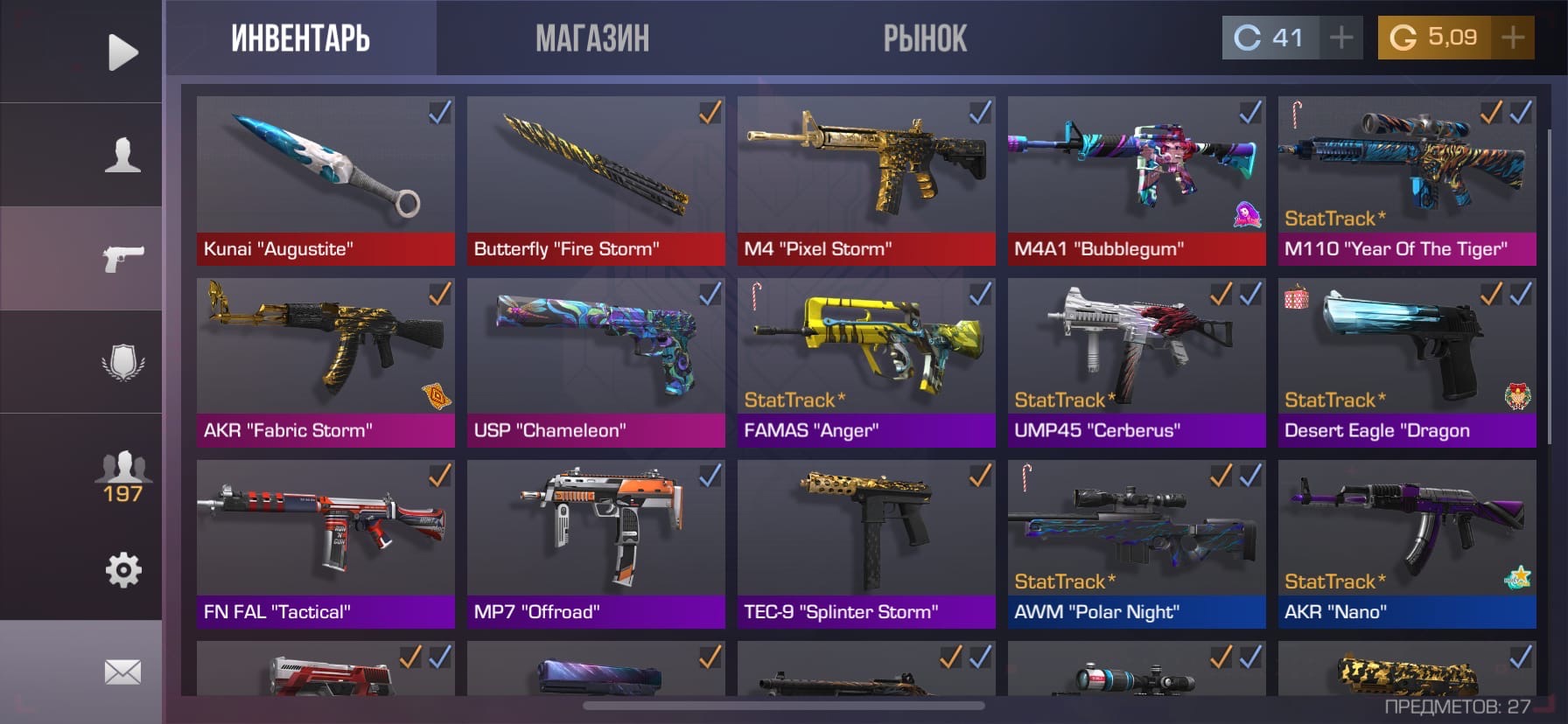Viewport: 1568px width, 724px height.
Task: Open the mail envelope
Action: pos(122,672)
